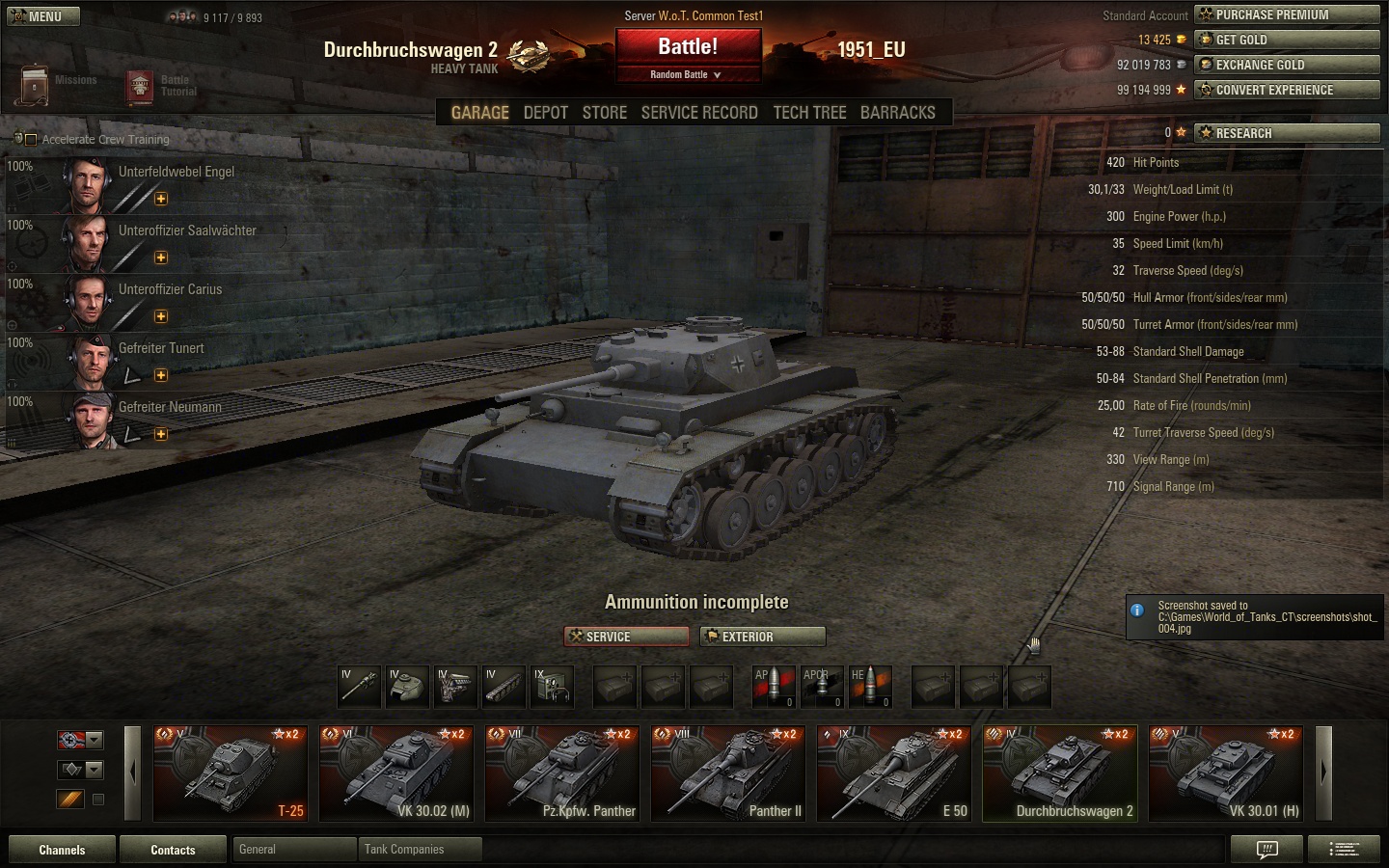Open the EXCHANGE GOLD dialog

[1287, 65]
